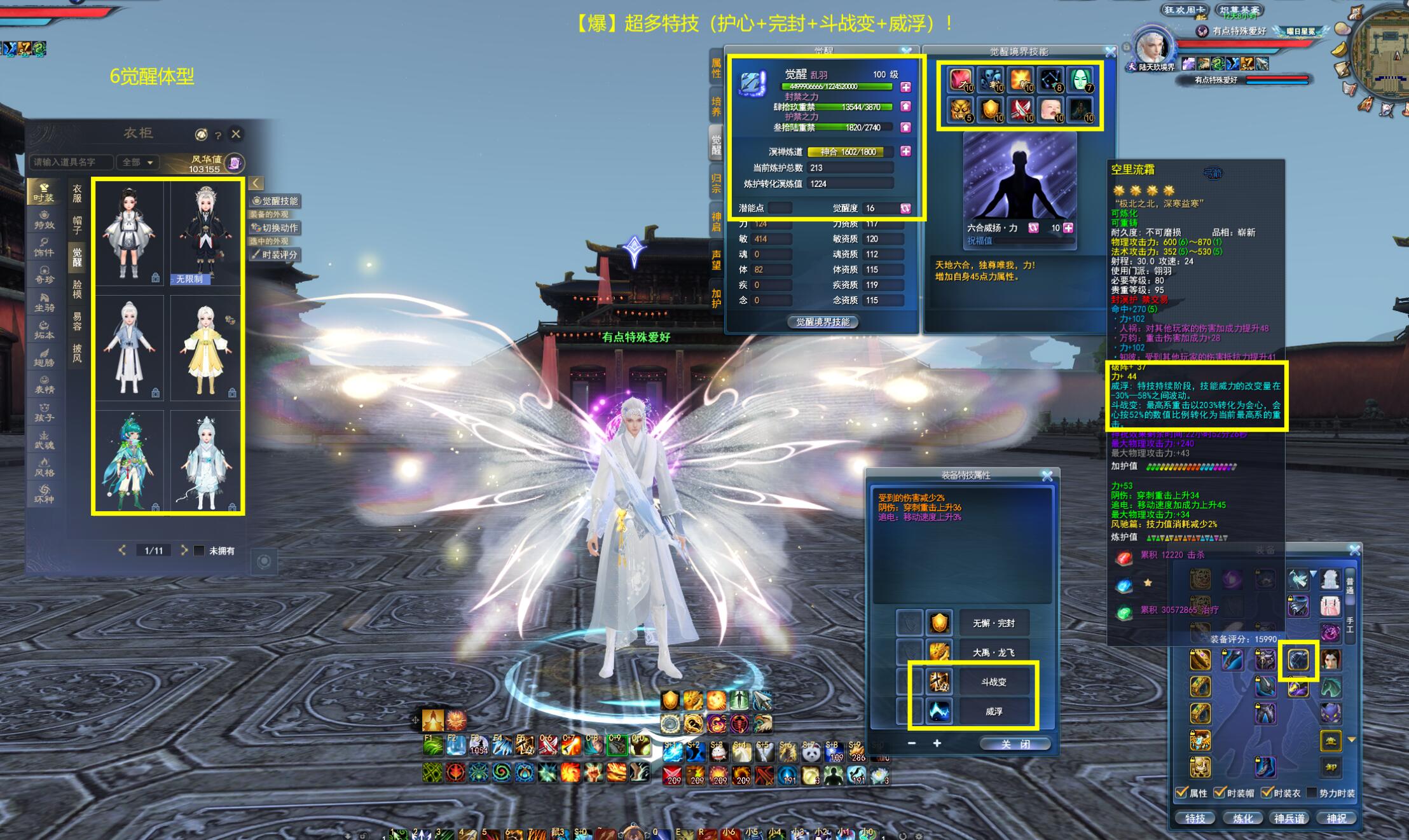The height and width of the screenshot is (840, 1409).
Task: Open the 全部 filter dropdown in wardrobe
Action: click(137, 163)
